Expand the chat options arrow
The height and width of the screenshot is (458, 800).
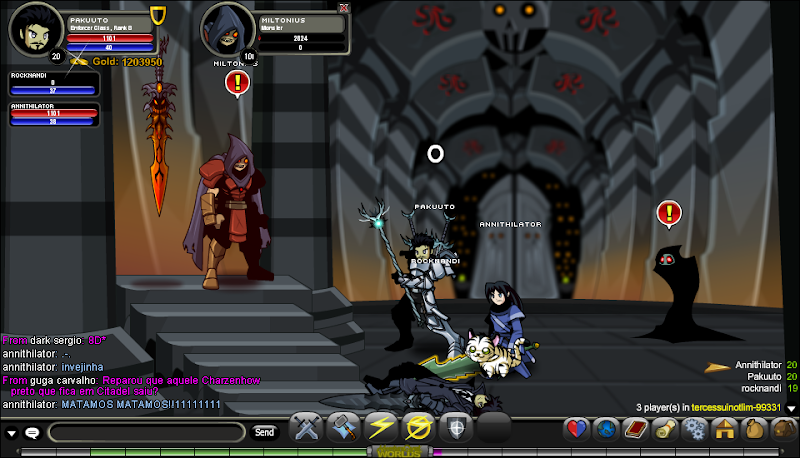pos(12,433)
